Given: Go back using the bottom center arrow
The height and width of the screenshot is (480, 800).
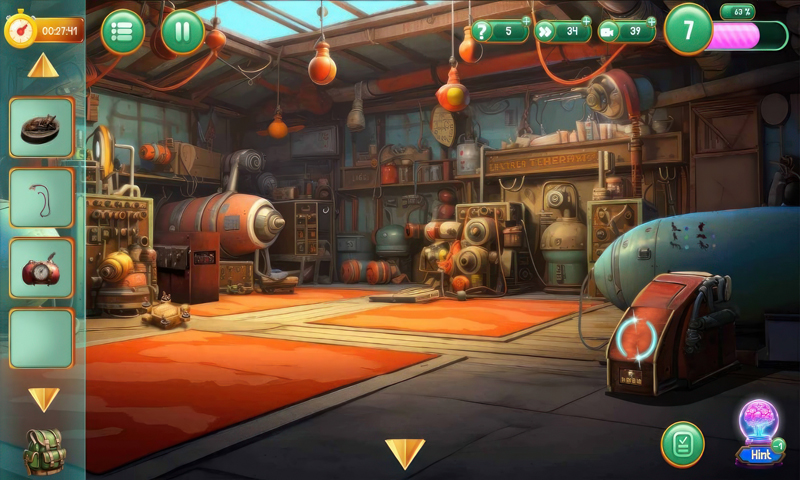Looking at the screenshot, I should pos(405,454).
